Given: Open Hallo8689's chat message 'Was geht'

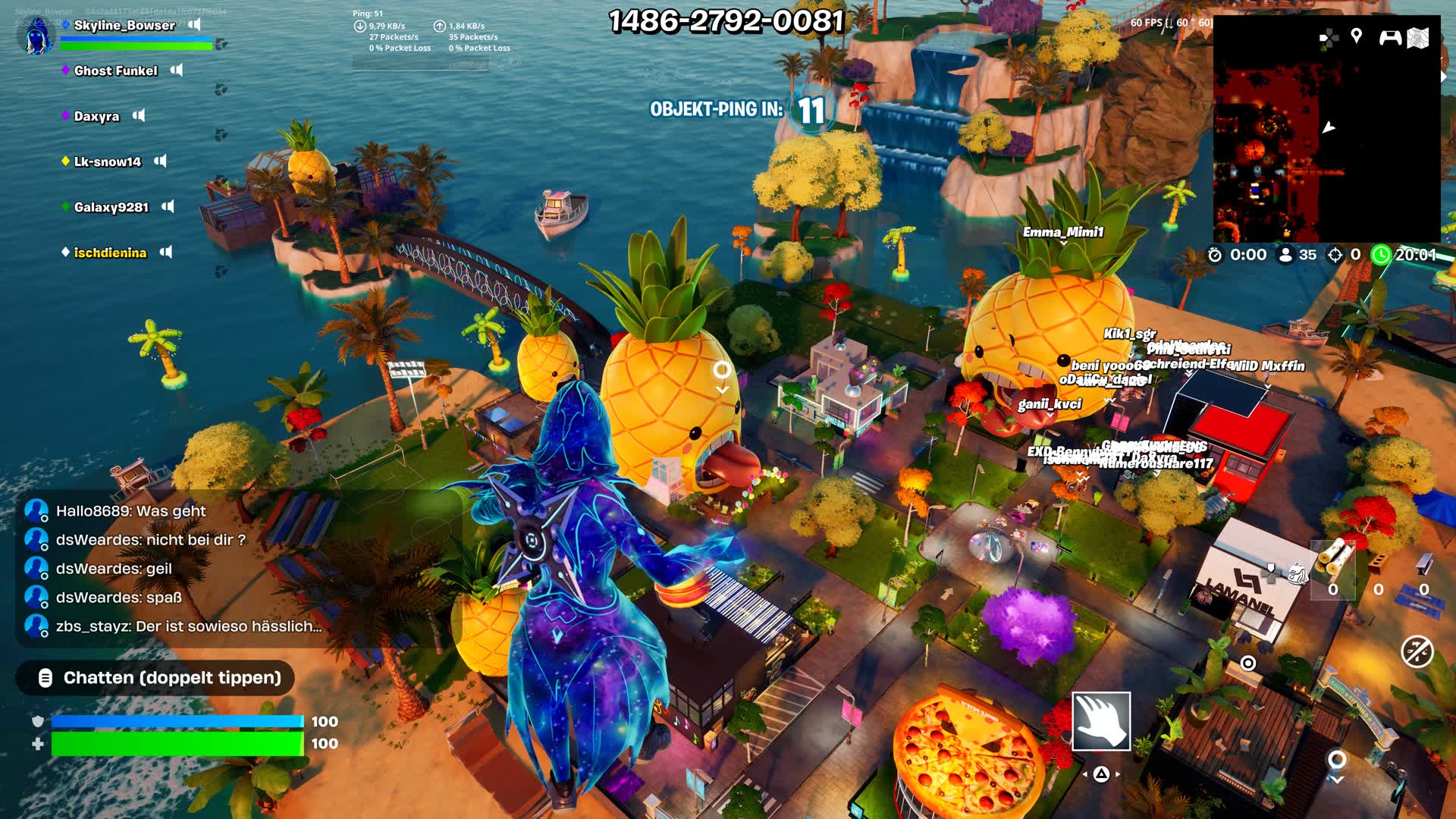Looking at the screenshot, I should (130, 511).
